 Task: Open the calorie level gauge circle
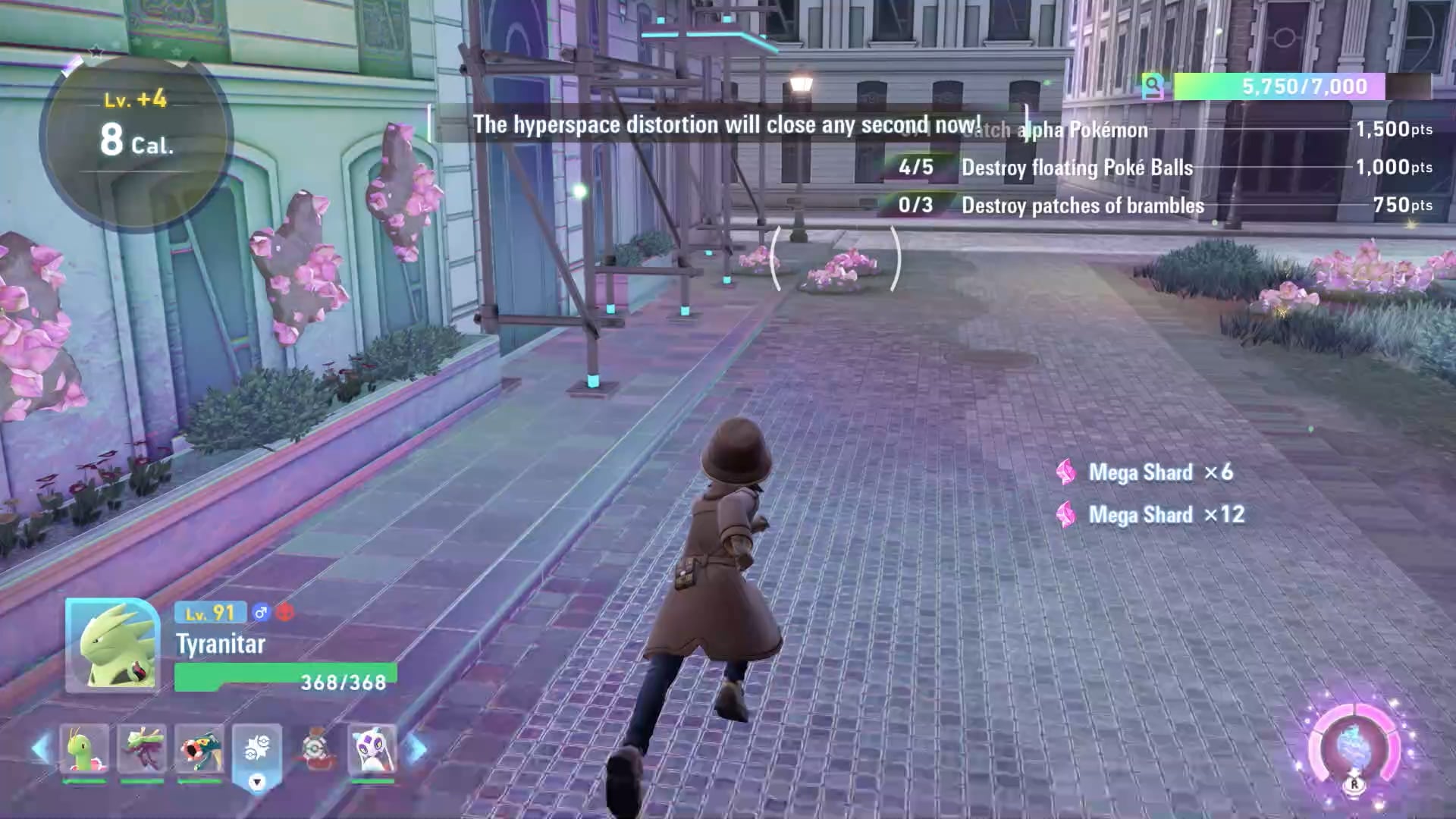(x=135, y=136)
